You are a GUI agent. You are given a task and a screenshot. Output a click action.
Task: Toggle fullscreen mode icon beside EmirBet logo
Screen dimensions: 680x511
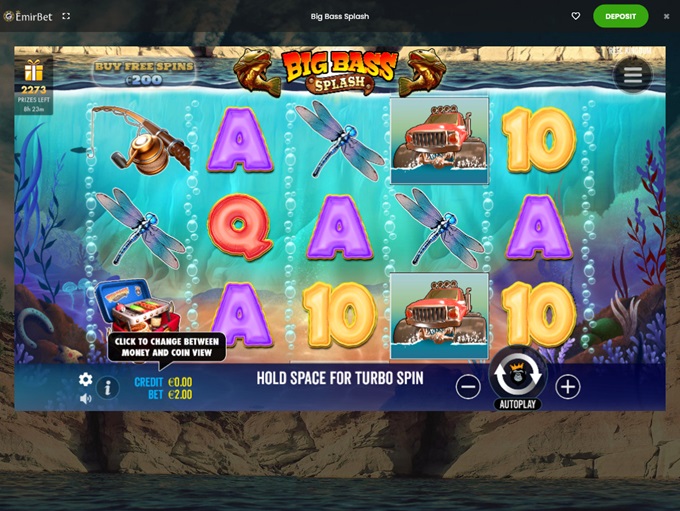point(66,16)
